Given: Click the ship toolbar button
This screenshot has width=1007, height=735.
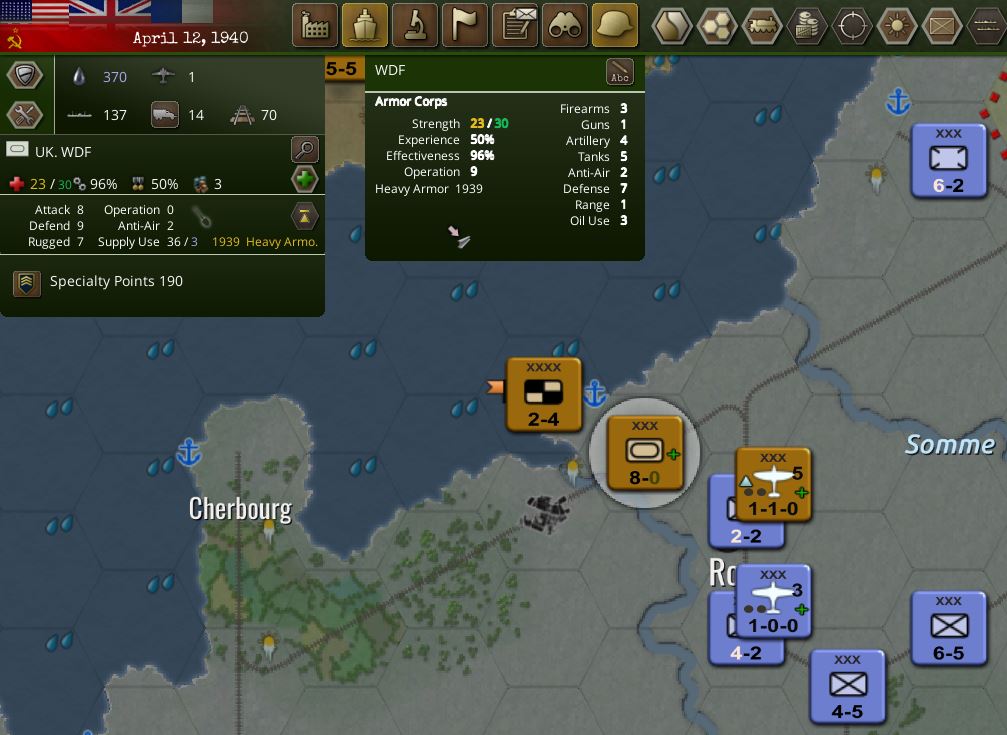Looking at the screenshot, I should [x=365, y=25].
